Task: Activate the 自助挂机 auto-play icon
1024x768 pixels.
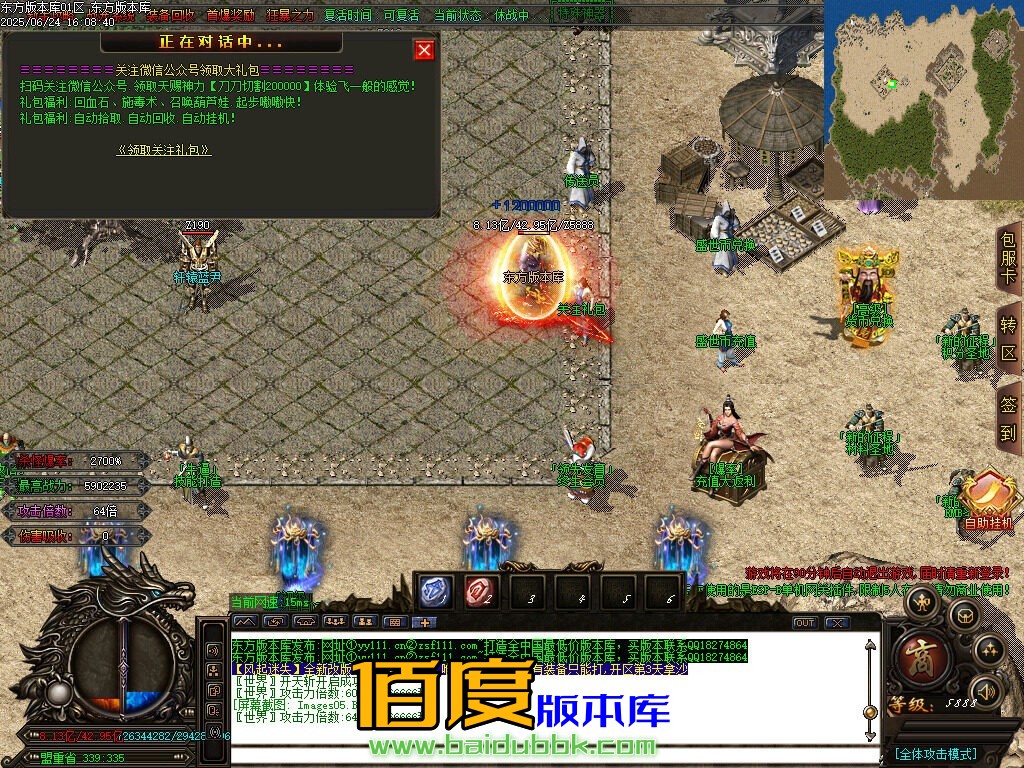Action: (x=989, y=498)
